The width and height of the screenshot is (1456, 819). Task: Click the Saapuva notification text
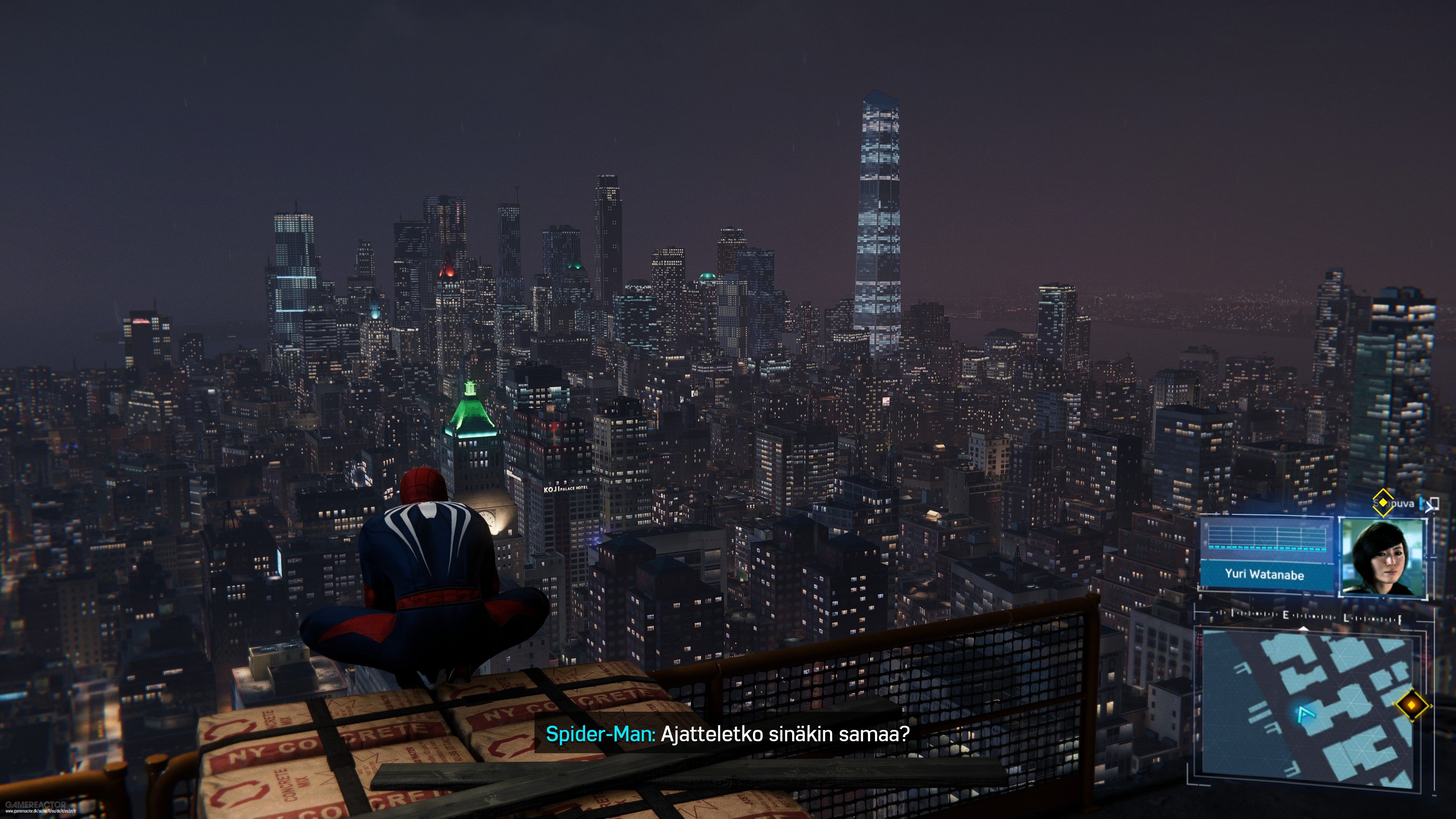1401,504
